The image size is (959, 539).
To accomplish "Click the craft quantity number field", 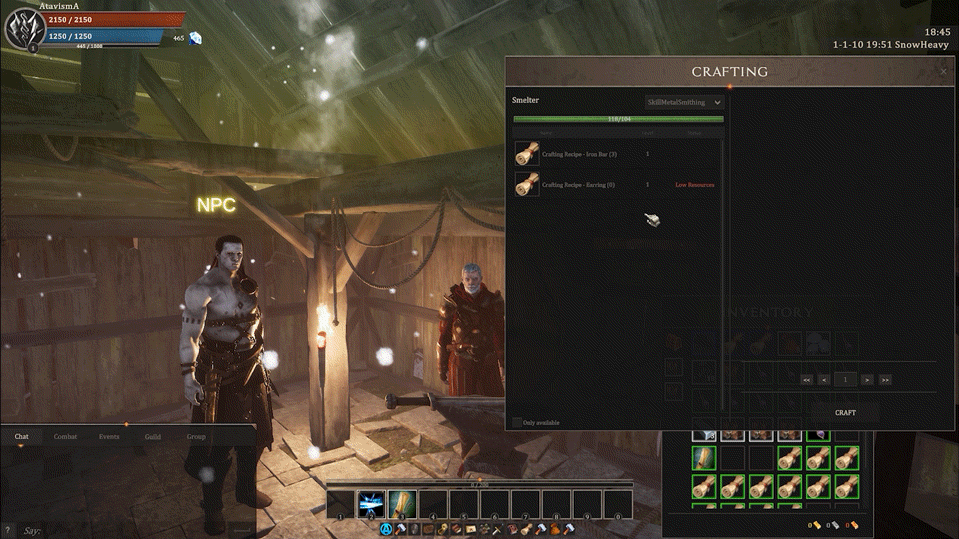I will click(x=846, y=380).
